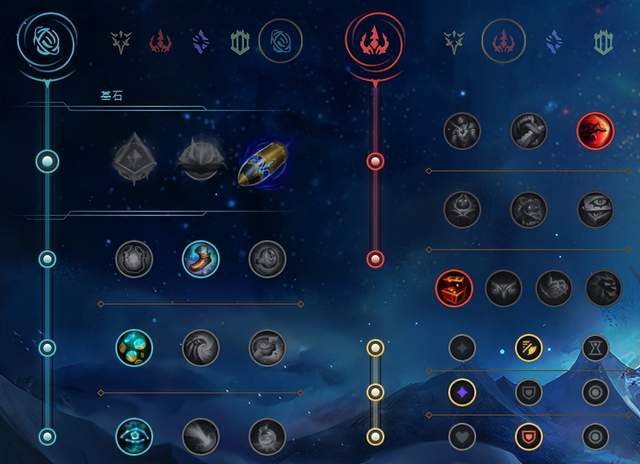Select the Eyeball Collection rune
The image size is (640, 464).
(x=596, y=209)
